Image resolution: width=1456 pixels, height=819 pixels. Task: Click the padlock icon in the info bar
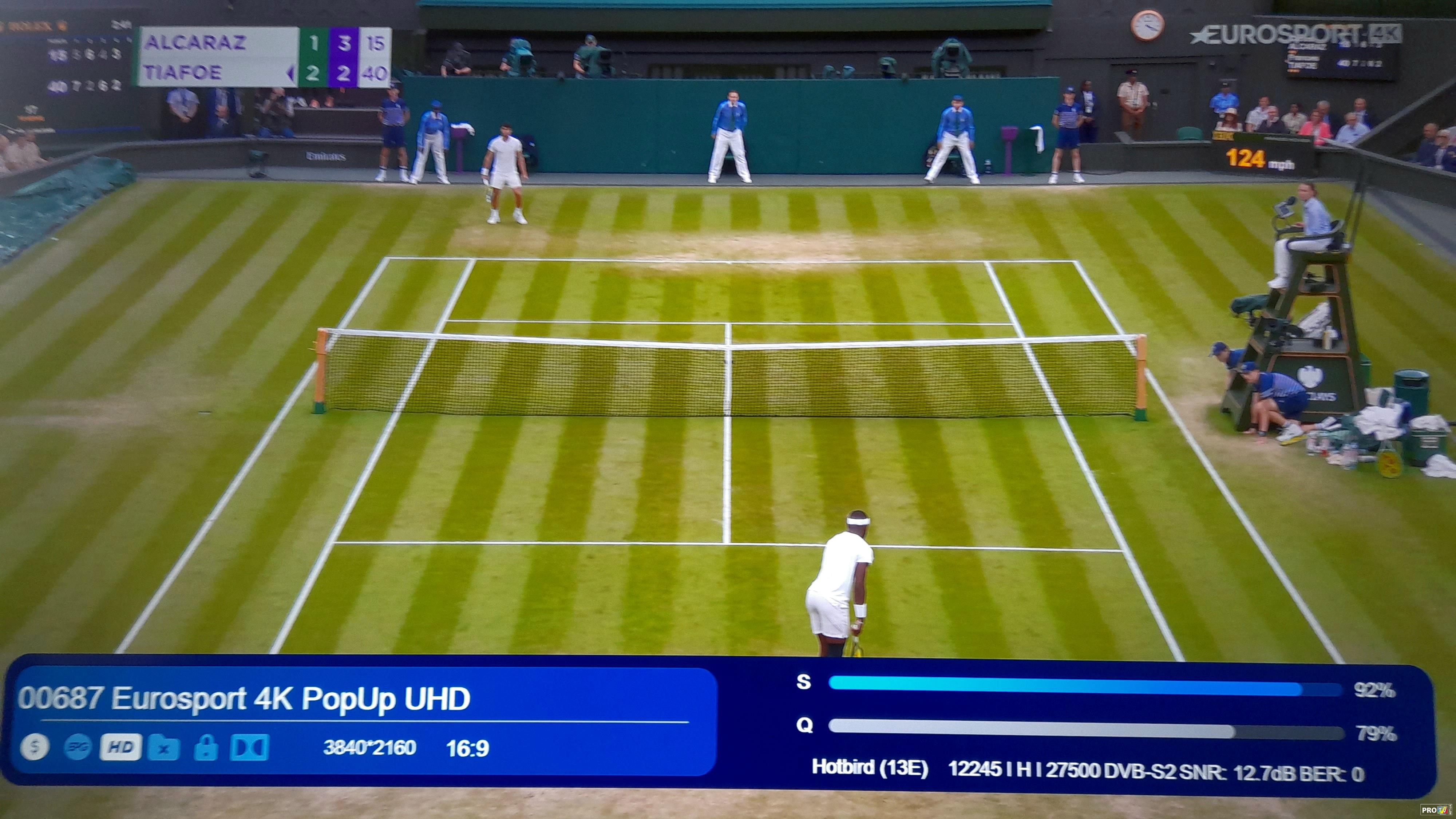point(206,747)
